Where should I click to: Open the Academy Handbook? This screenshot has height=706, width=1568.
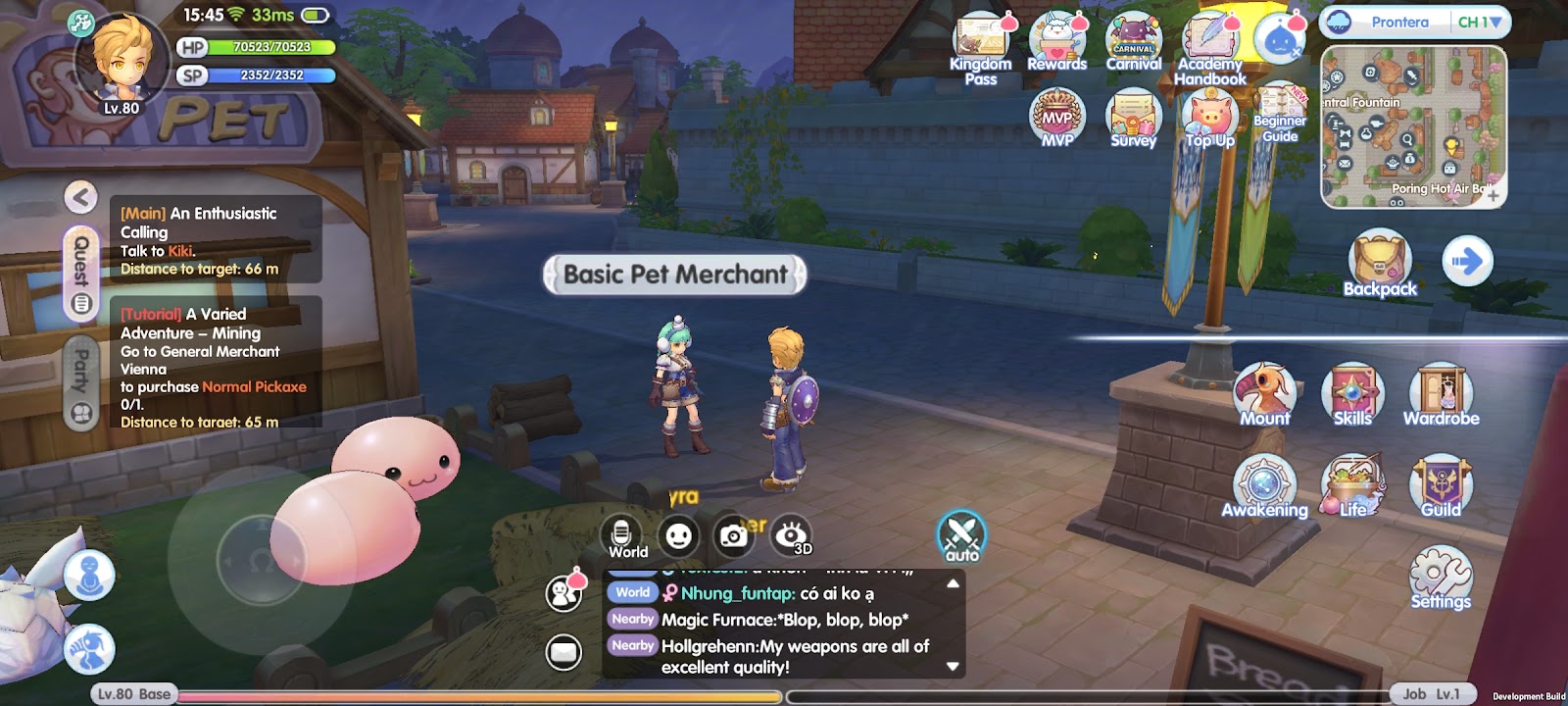[1210, 47]
